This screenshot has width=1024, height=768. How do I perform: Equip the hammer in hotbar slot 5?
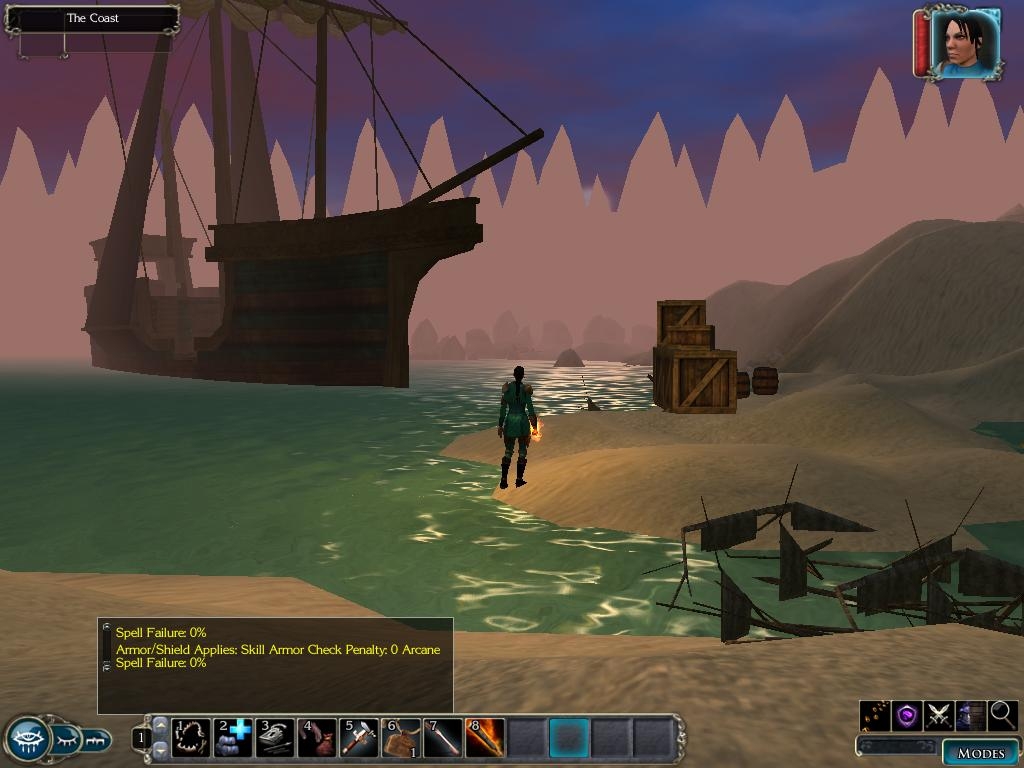tap(359, 738)
